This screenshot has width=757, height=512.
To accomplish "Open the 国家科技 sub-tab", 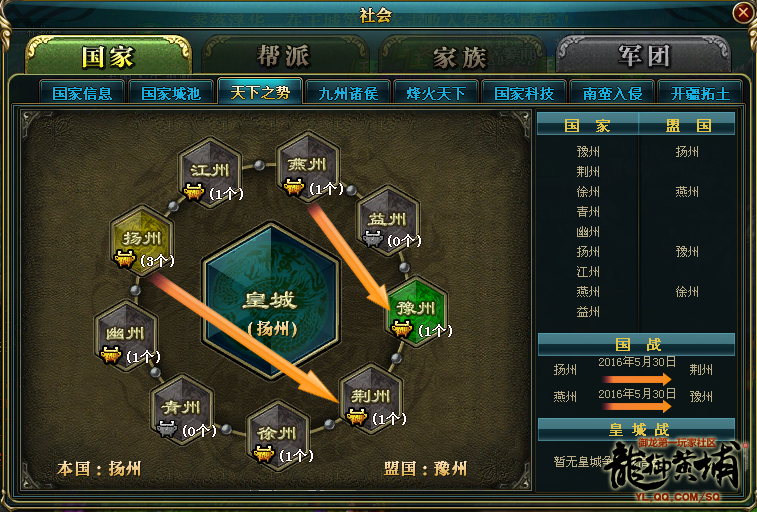I will [523, 93].
